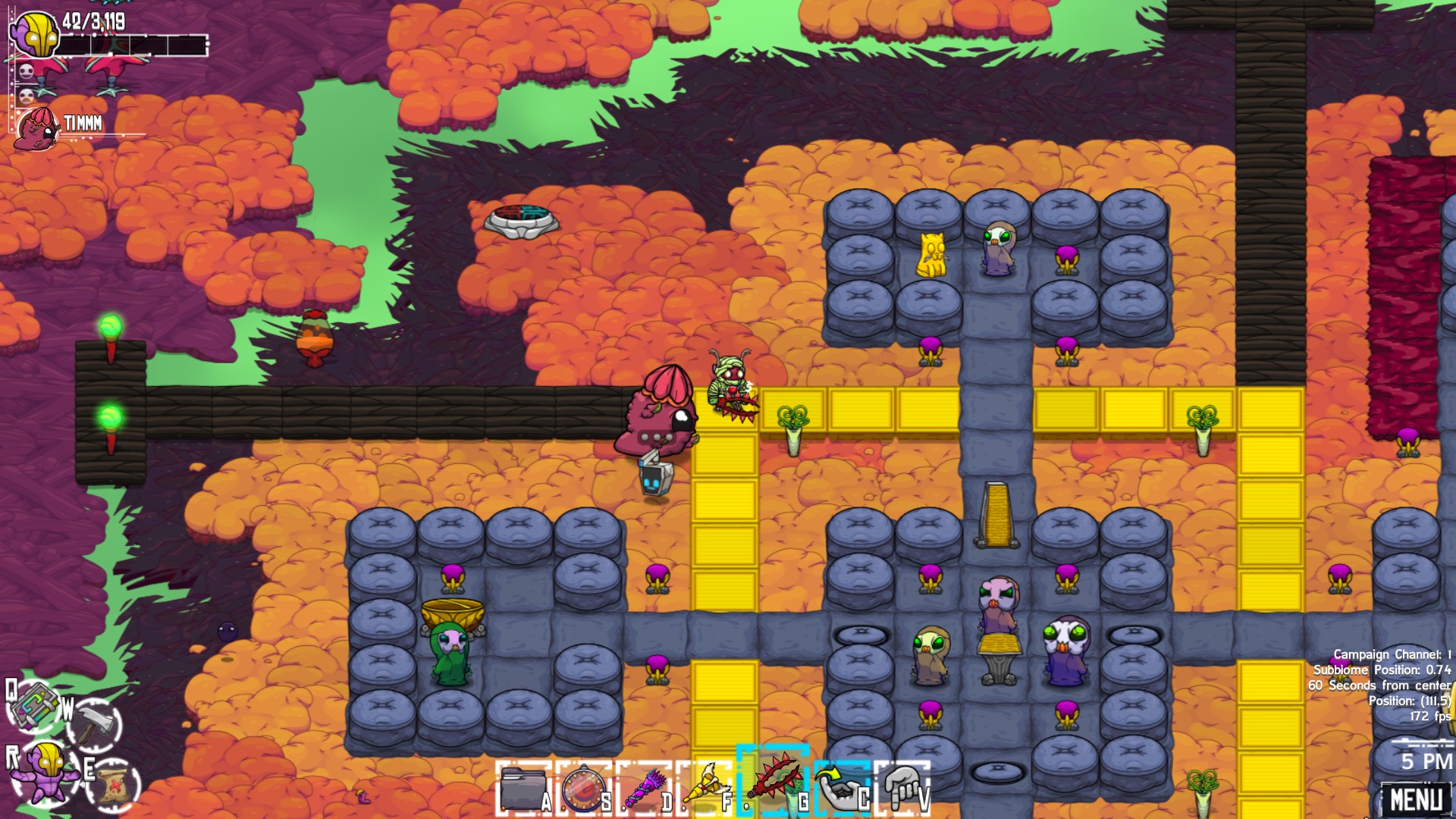The width and height of the screenshot is (1456, 819).
Task: Click the grey pointing-down hand slot
Action: (x=902, y=789)
